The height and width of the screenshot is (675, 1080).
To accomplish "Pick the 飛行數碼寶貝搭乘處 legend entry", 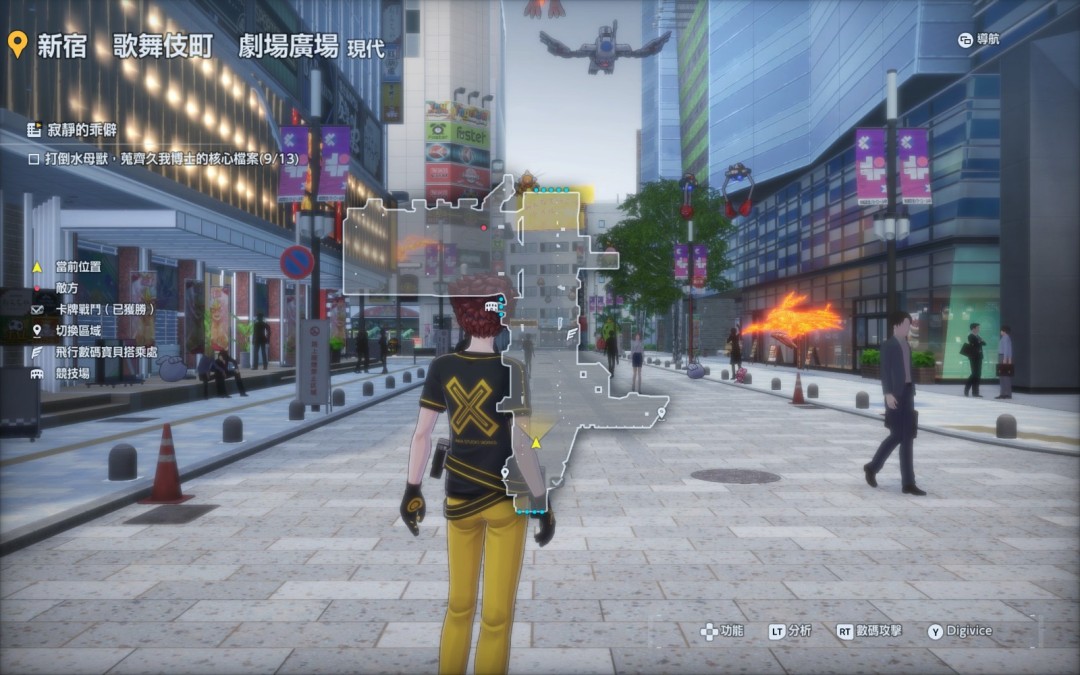I will click(107, 352).
